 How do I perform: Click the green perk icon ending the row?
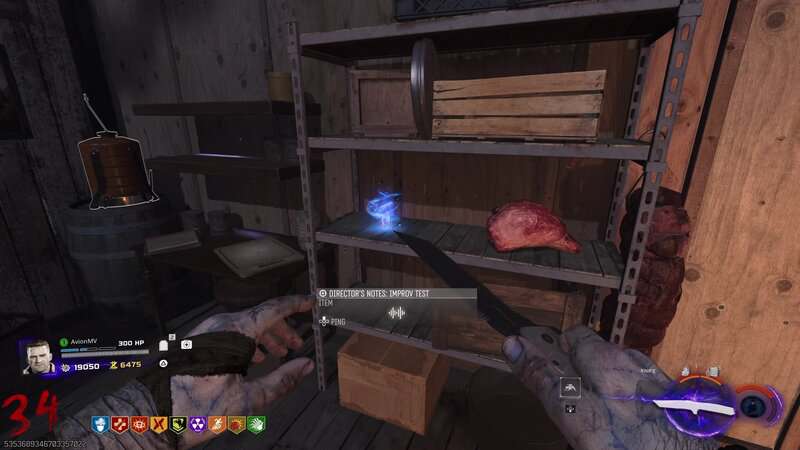(x=257, y=424)
